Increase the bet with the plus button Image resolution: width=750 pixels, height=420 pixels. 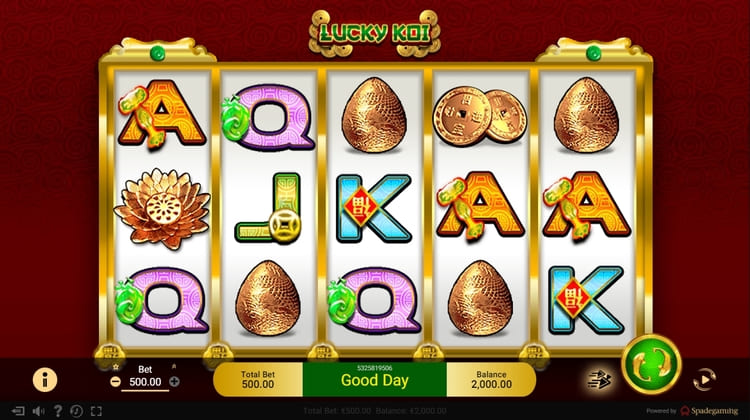tap(174, 381)
